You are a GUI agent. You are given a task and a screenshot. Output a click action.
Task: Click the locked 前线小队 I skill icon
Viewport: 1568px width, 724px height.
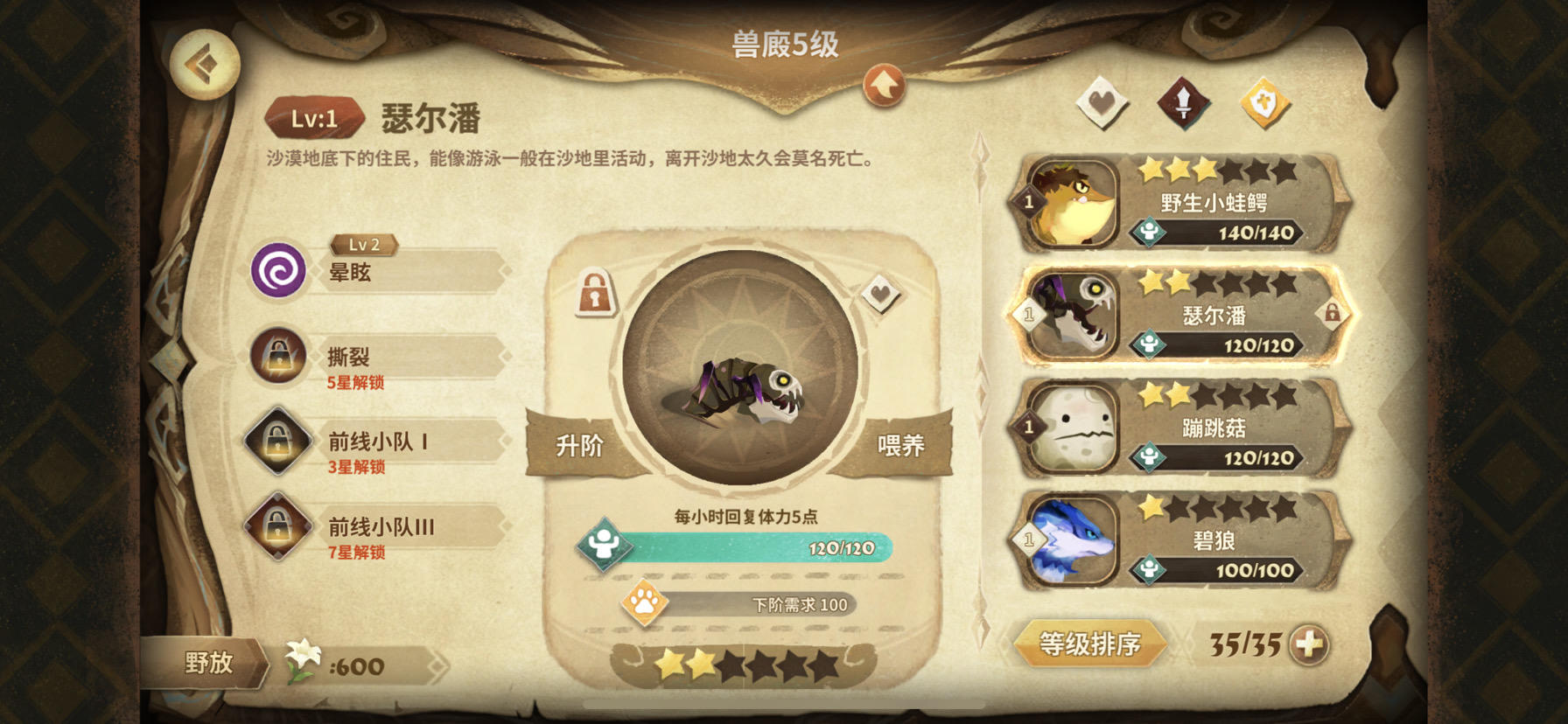(277, 441)
